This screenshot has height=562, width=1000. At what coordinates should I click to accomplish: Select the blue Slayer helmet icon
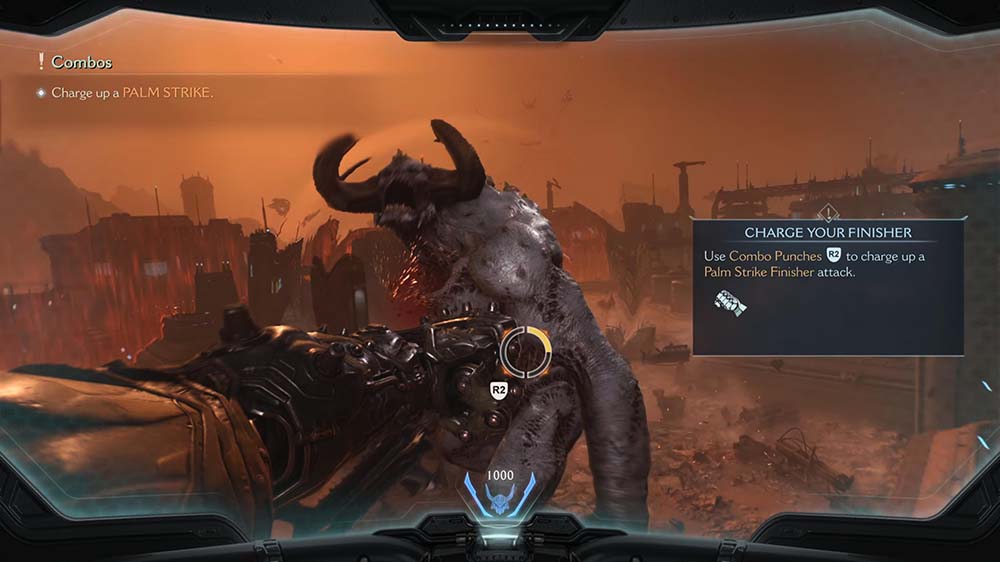[x=499, y=497]
